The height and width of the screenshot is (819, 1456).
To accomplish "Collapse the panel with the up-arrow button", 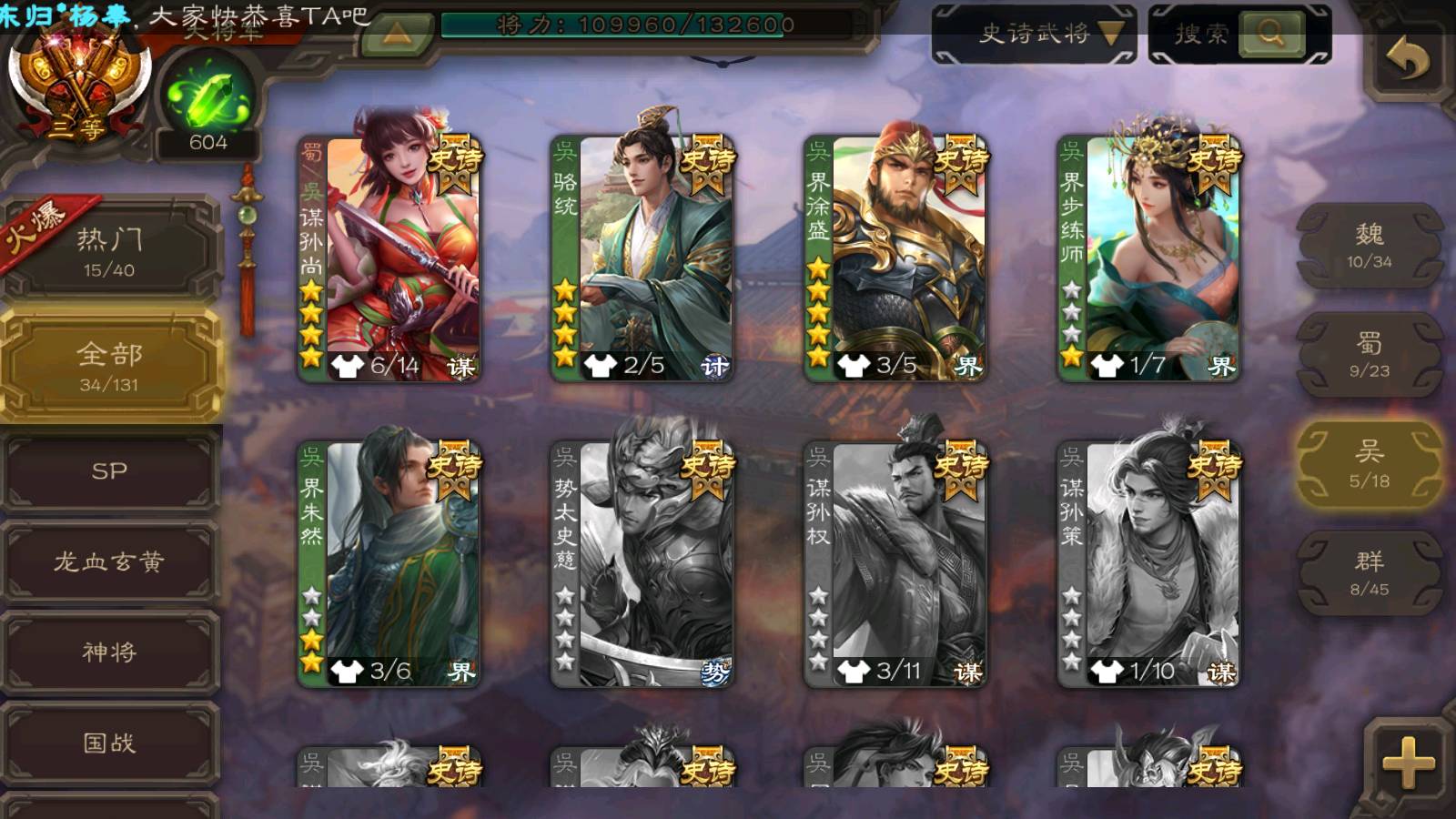I will coord(397,35).
